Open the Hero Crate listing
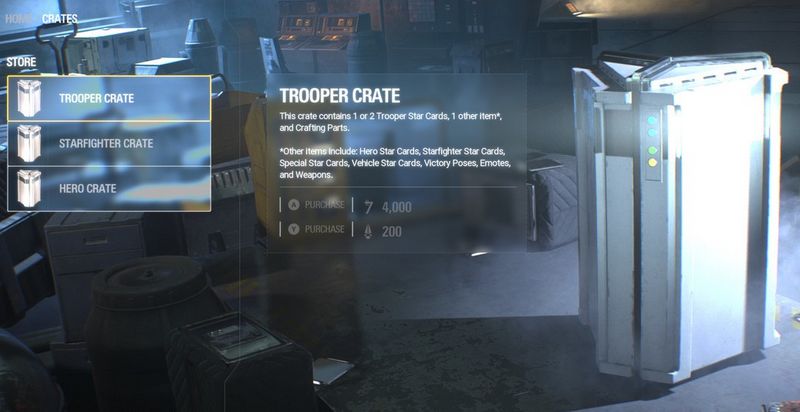The height and width of the screenshot is (412, 800). (109, 188)
